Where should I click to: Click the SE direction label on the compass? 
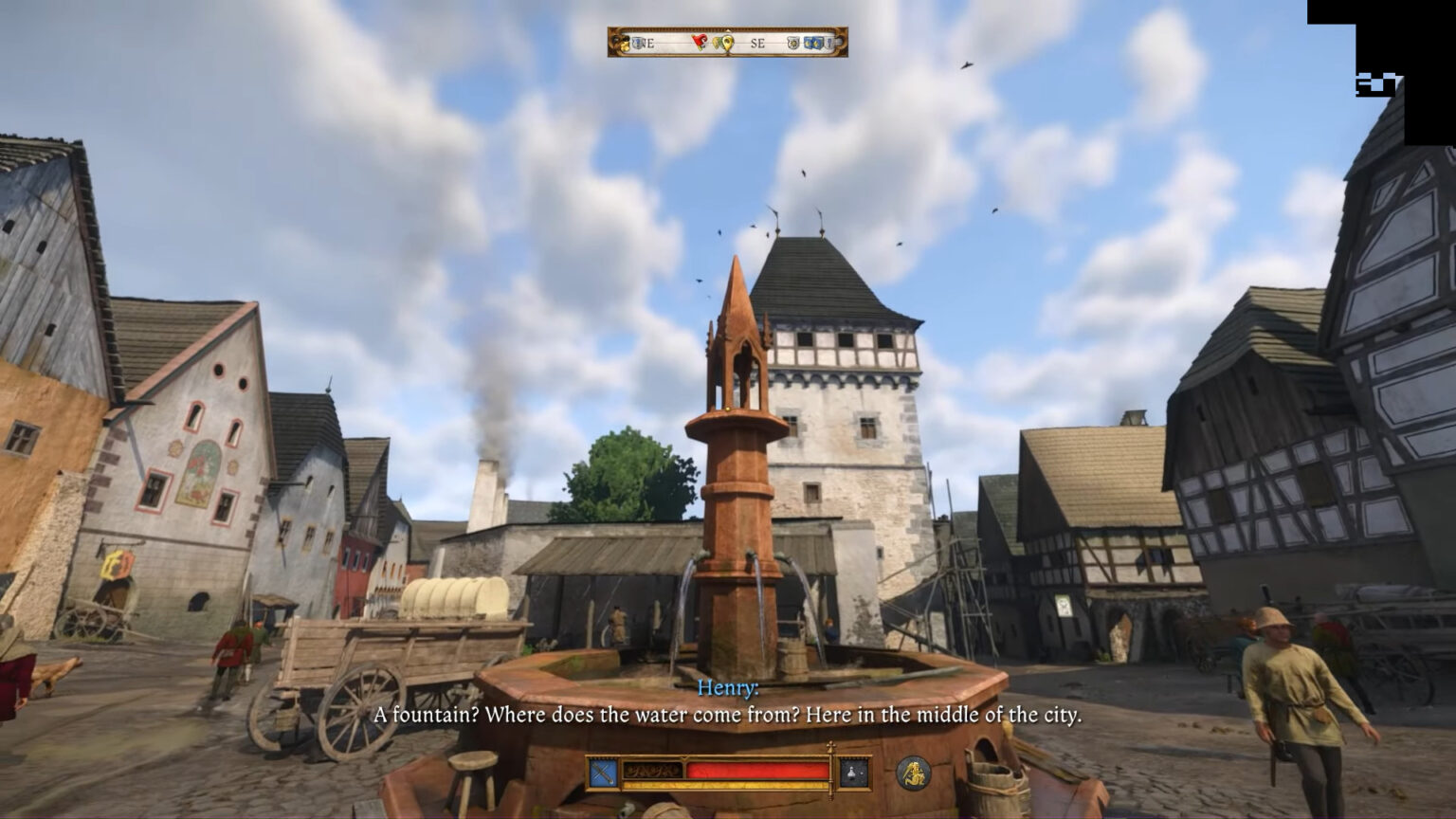(x=758, y=43)
